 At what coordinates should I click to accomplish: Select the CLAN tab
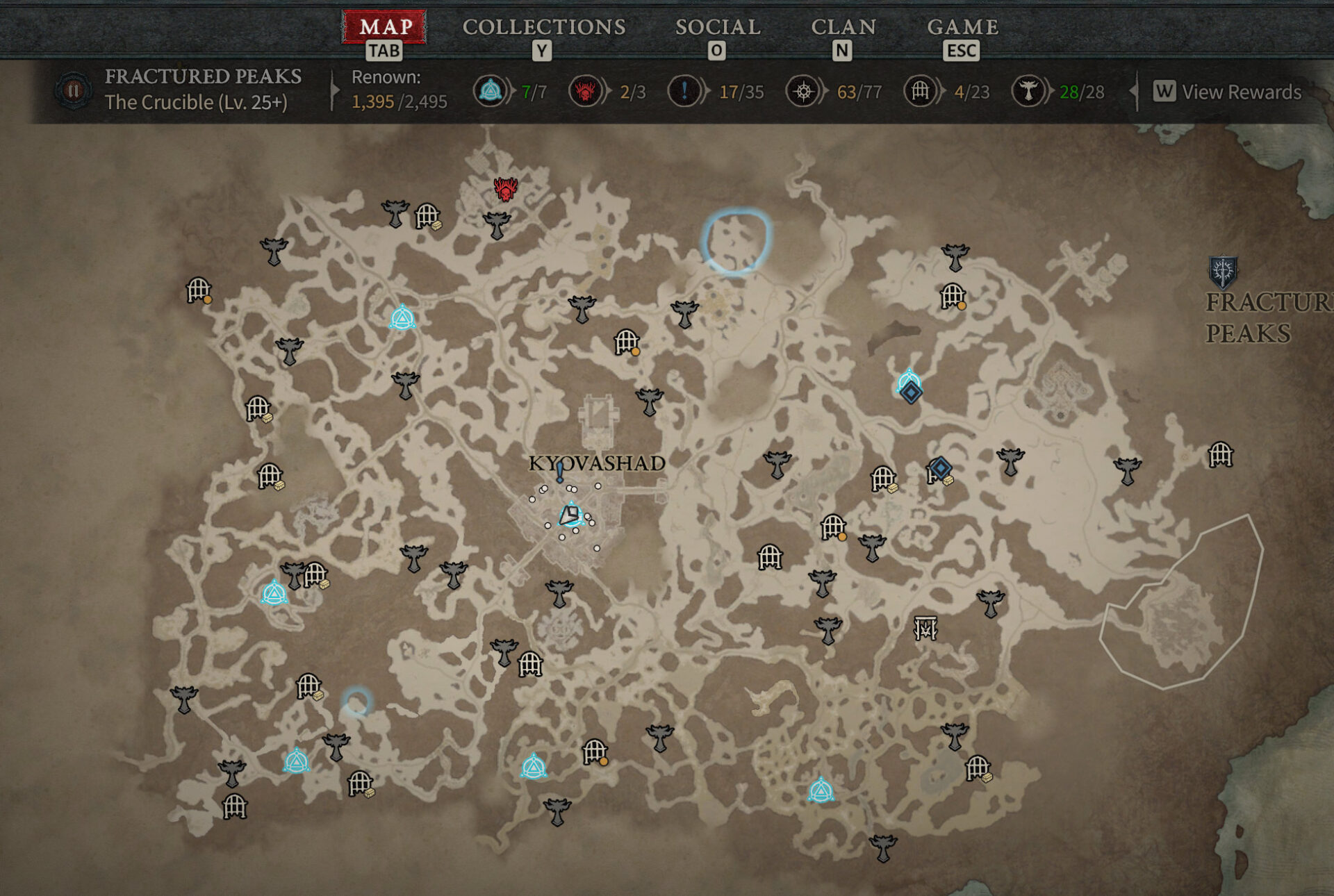(844, 28)
